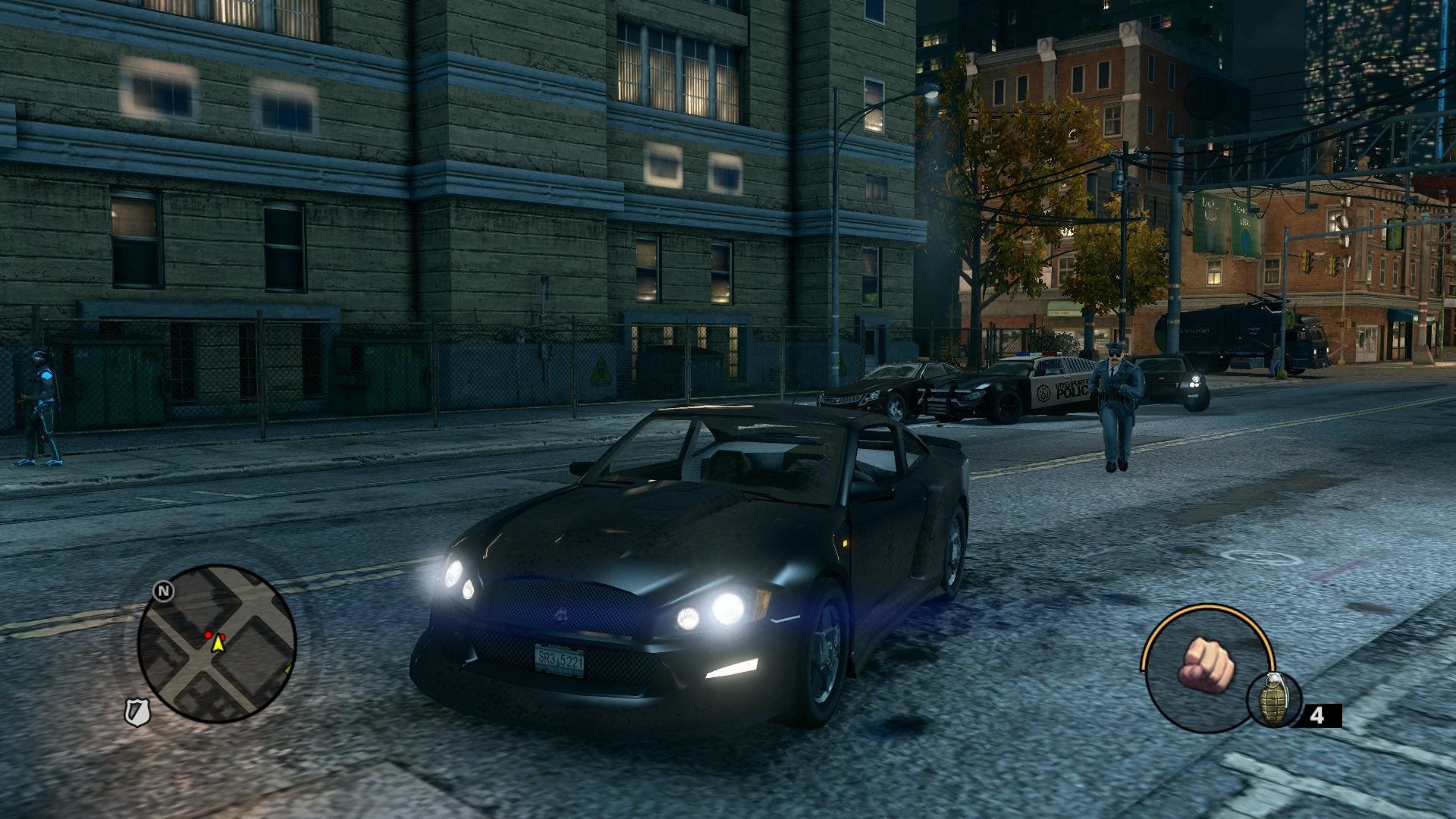Image resolution: width=1456 pixels, height=819 pixels.
Task: Click the police shield notoriety icon
Action: 137,712
